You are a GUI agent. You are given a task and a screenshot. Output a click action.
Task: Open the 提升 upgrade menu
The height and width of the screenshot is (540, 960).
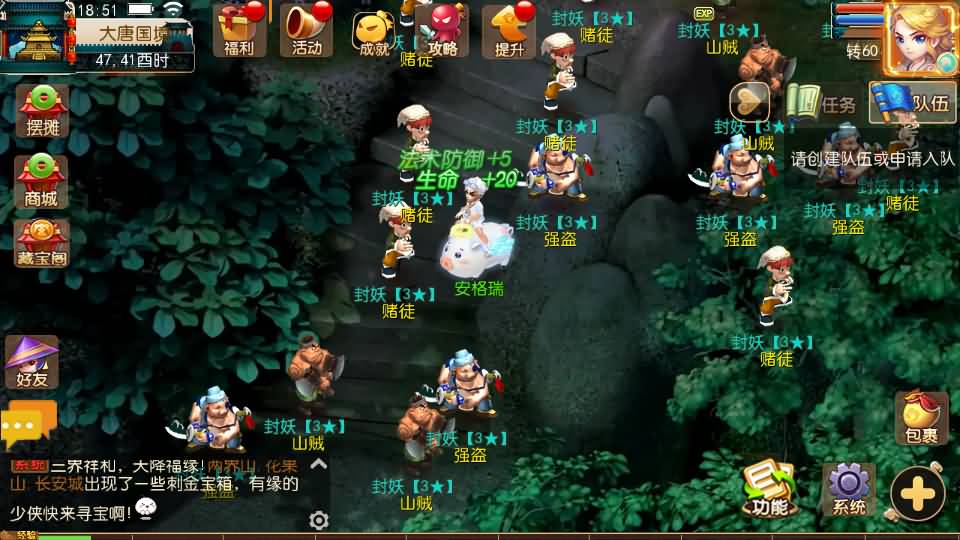click(x=509, y=30)
